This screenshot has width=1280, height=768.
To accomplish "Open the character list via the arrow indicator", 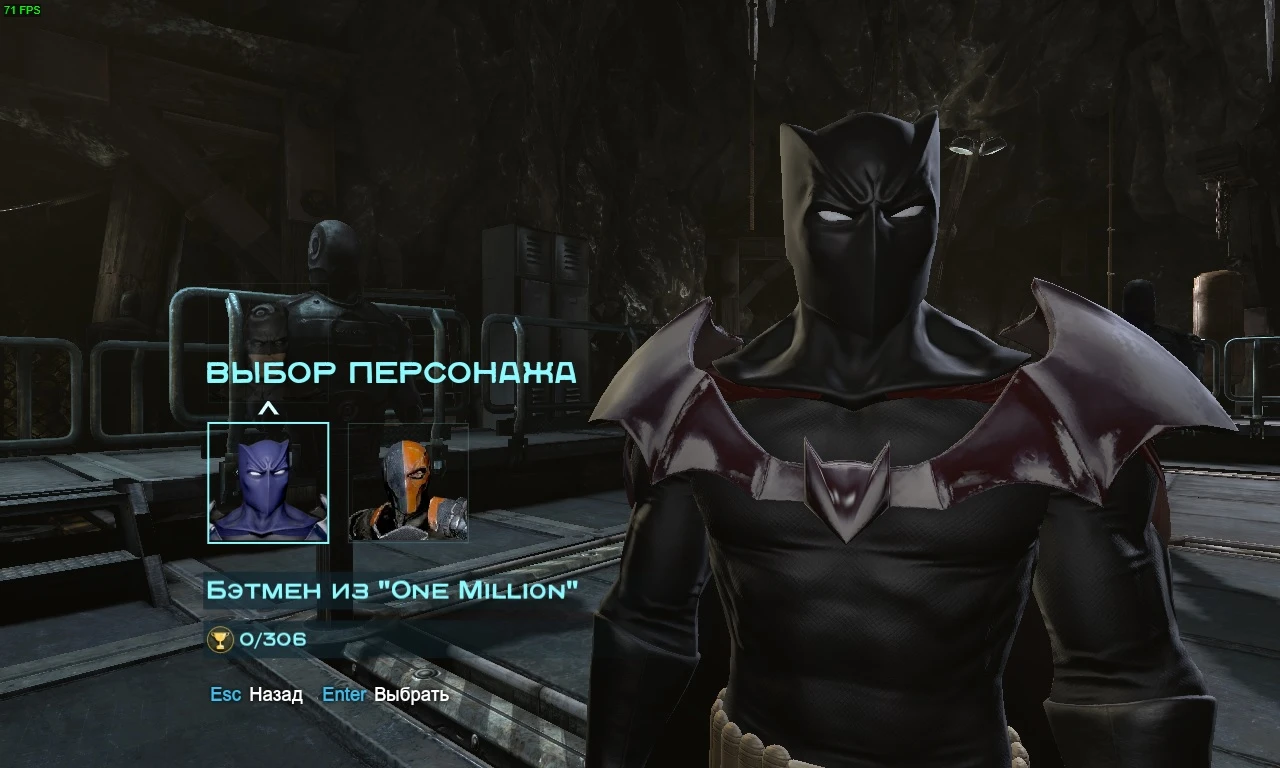I will pyautogui.click(x=268, y=408).
